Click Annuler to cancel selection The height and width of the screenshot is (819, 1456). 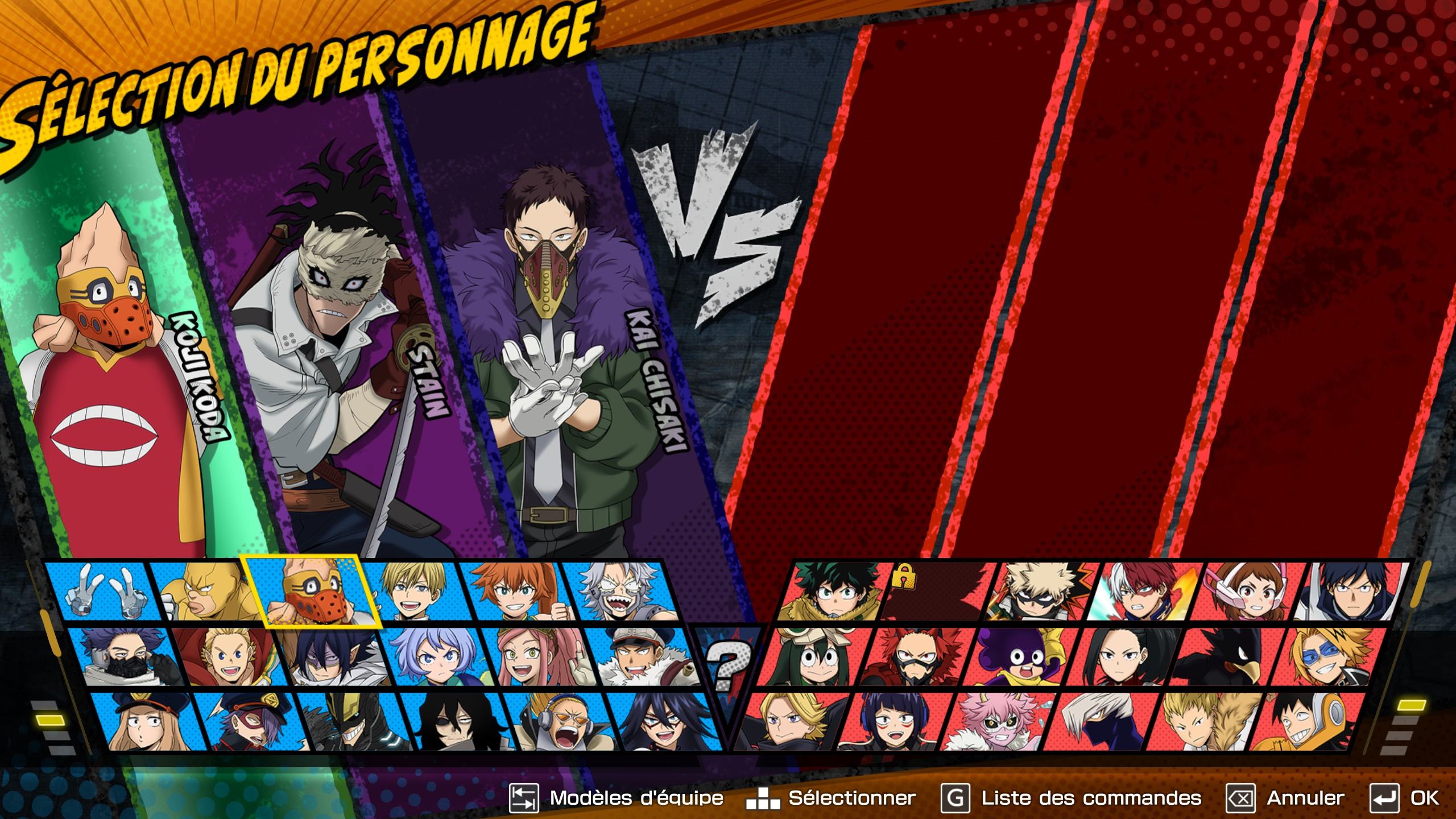pyautogui.click(x=1286, y=798)
